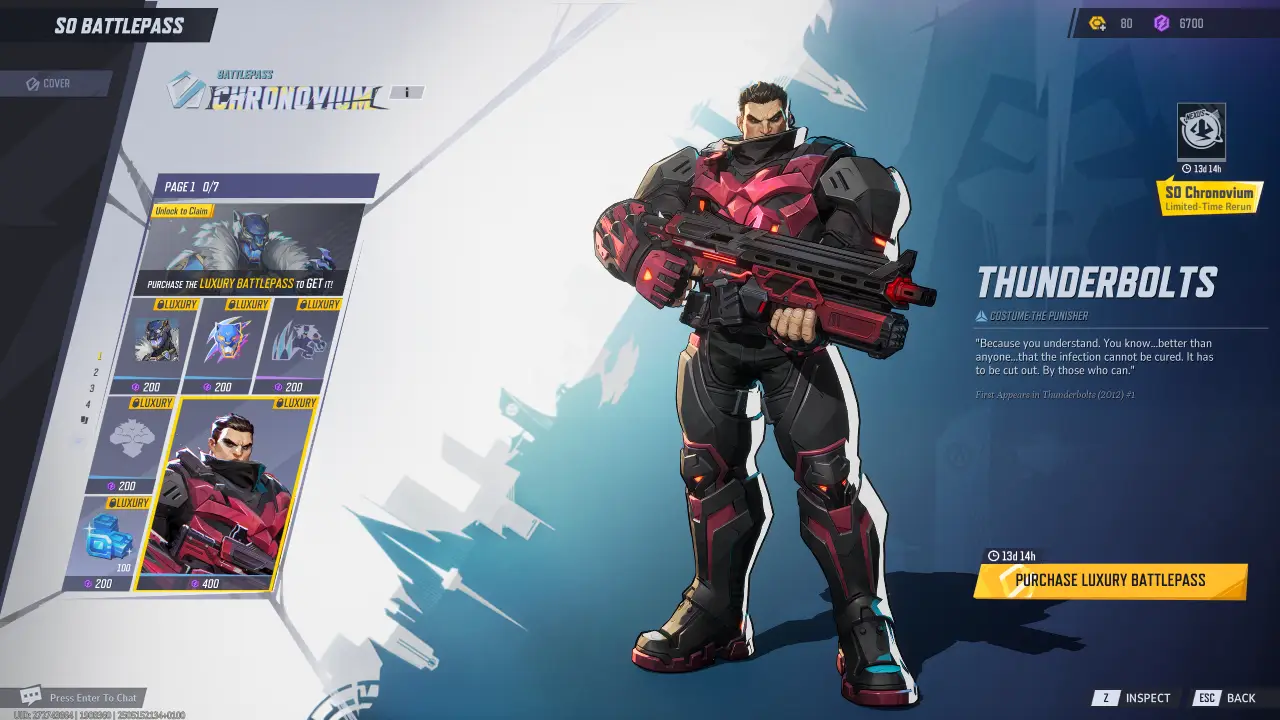Select the blue crystal currency reward
This screenshot has width=1280, height=720.
108,542
